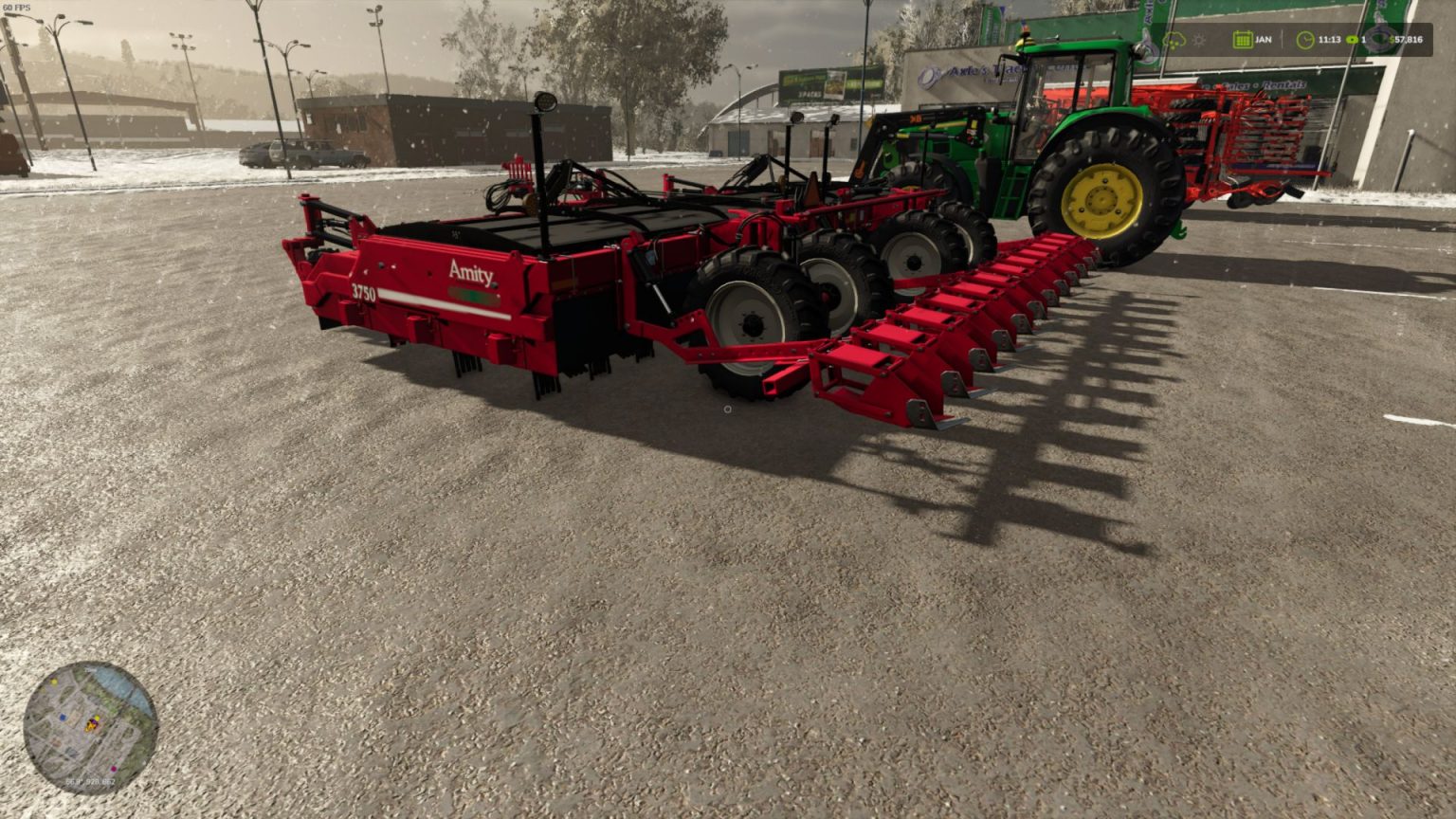Click the orange player marker on the minimap
Viewport: 1456px width, 819px height.
[91, 725]
